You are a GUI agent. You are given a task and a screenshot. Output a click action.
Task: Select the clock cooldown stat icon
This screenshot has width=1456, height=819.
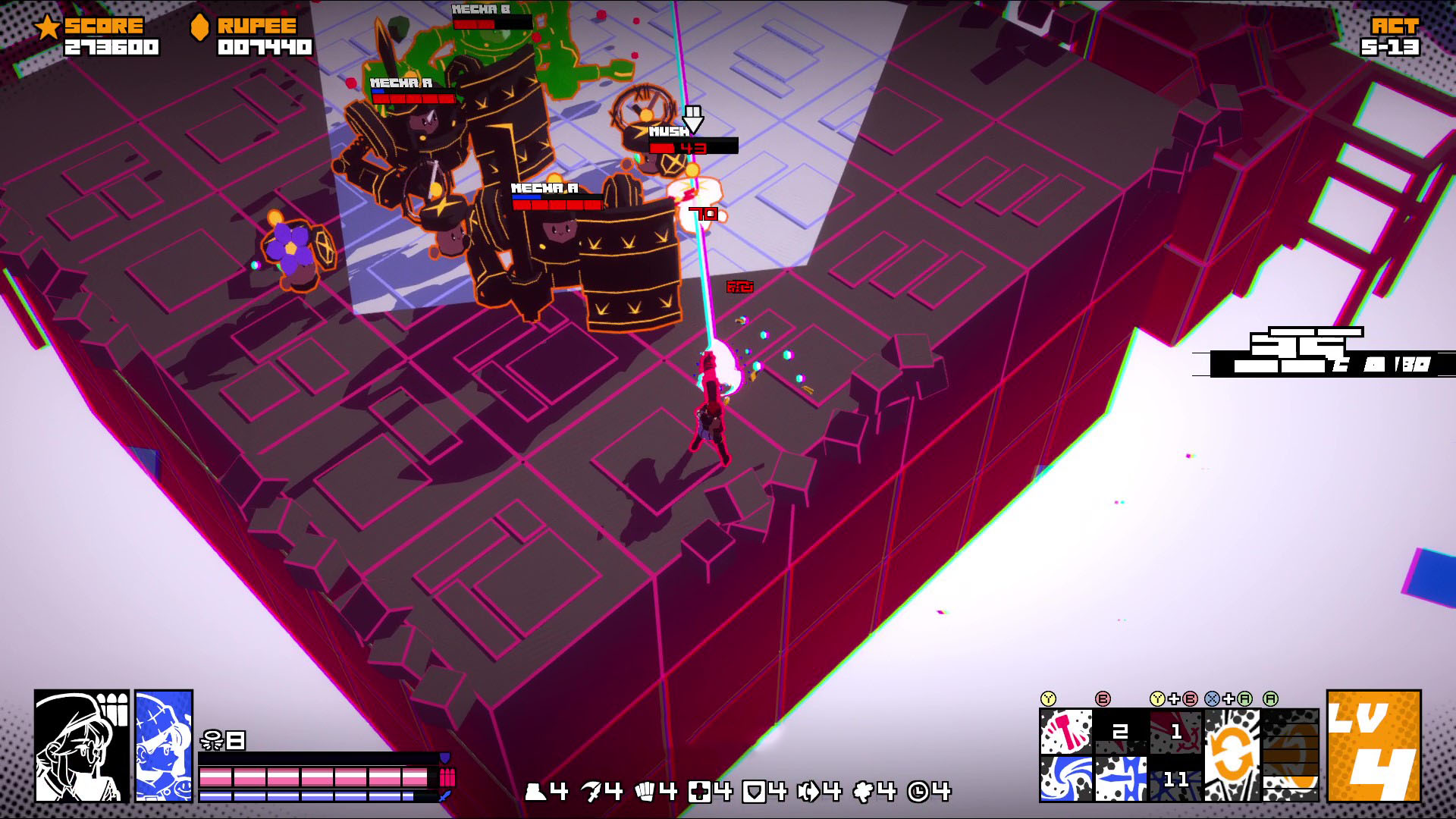918,792
